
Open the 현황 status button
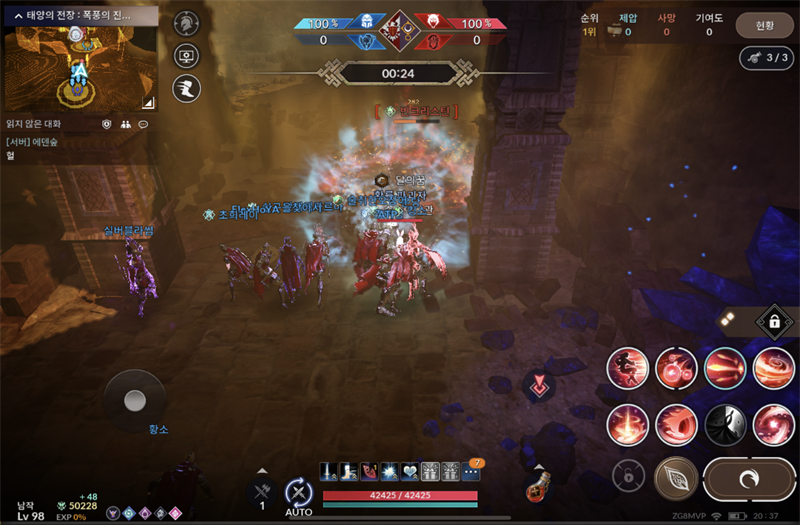[x=763, y=24]
